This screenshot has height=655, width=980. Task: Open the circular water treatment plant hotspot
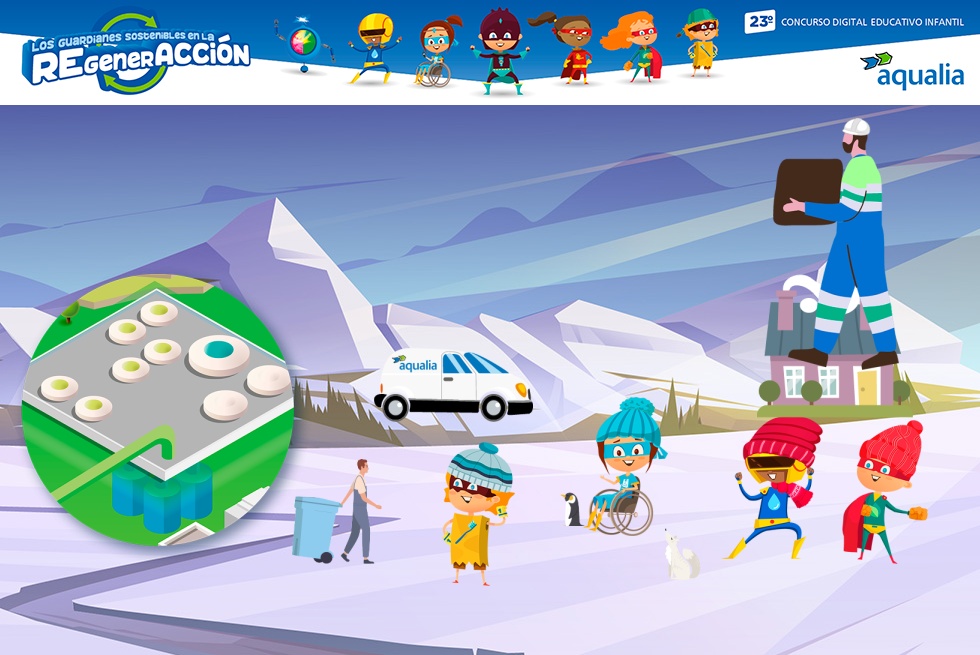click(x=158, y=410)
